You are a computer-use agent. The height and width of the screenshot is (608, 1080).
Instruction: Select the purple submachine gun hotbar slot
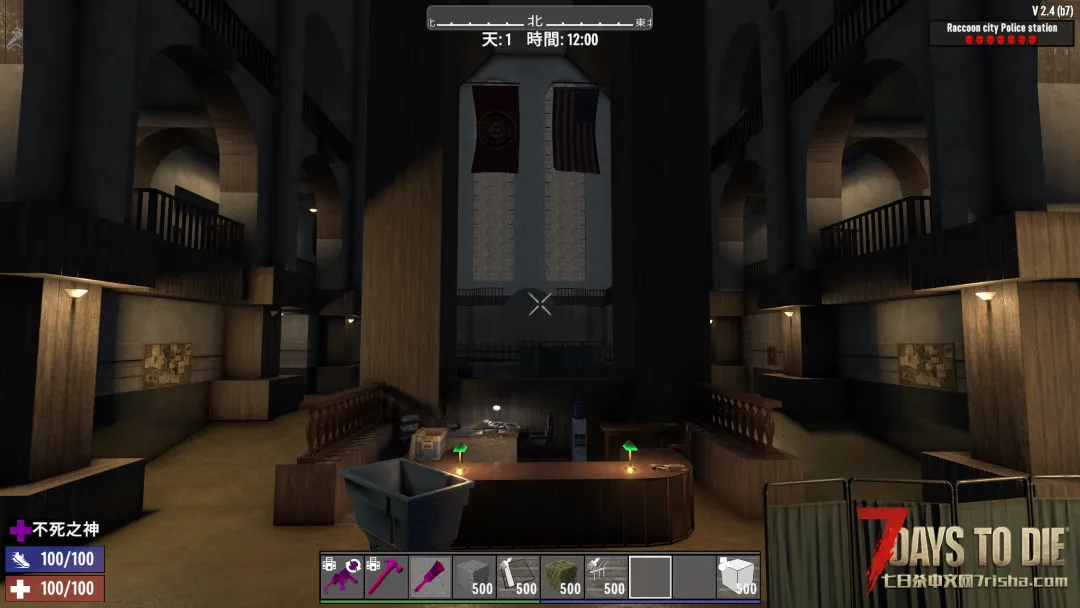342,577
